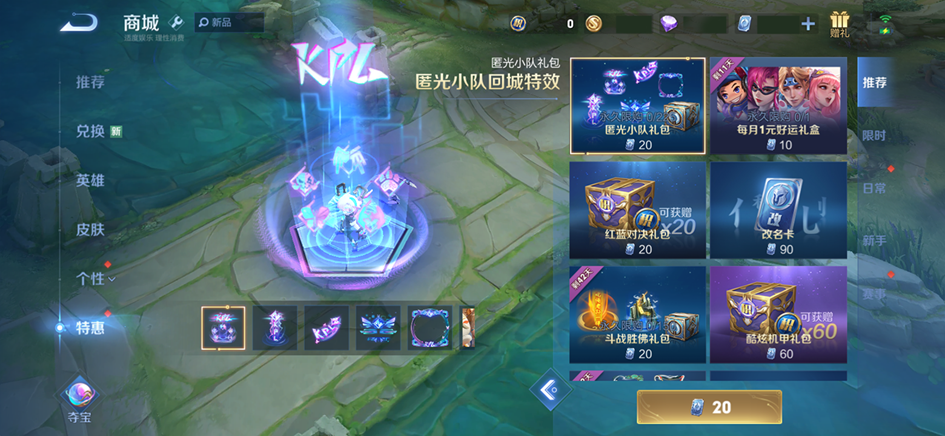Select the 兑换 exchange menu entry
Image resolution: width=945 pixels, height=436 pixels.
[x=91, y=131]
